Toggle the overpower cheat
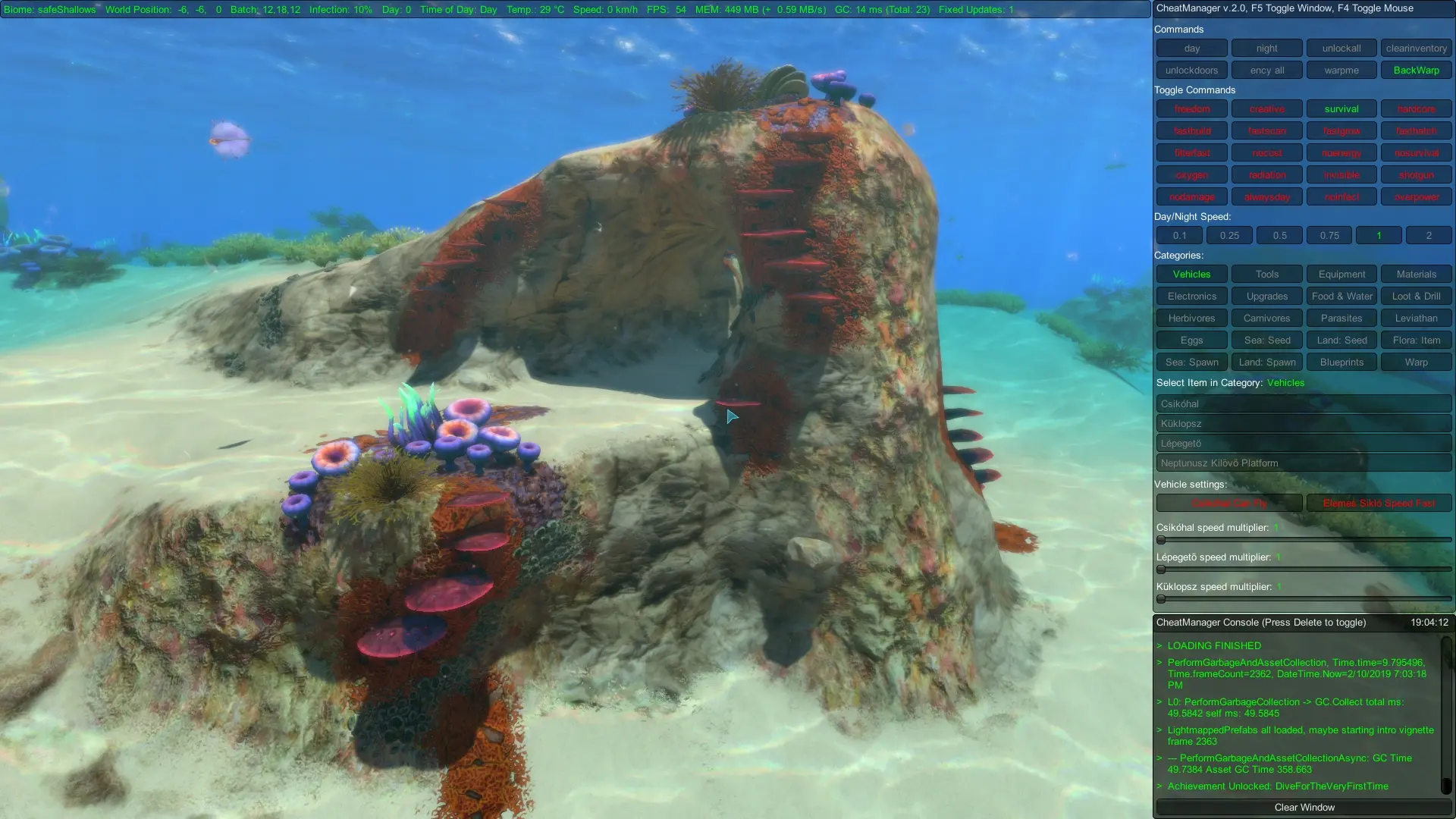The image size is (1456, 819). point(1415,196)
